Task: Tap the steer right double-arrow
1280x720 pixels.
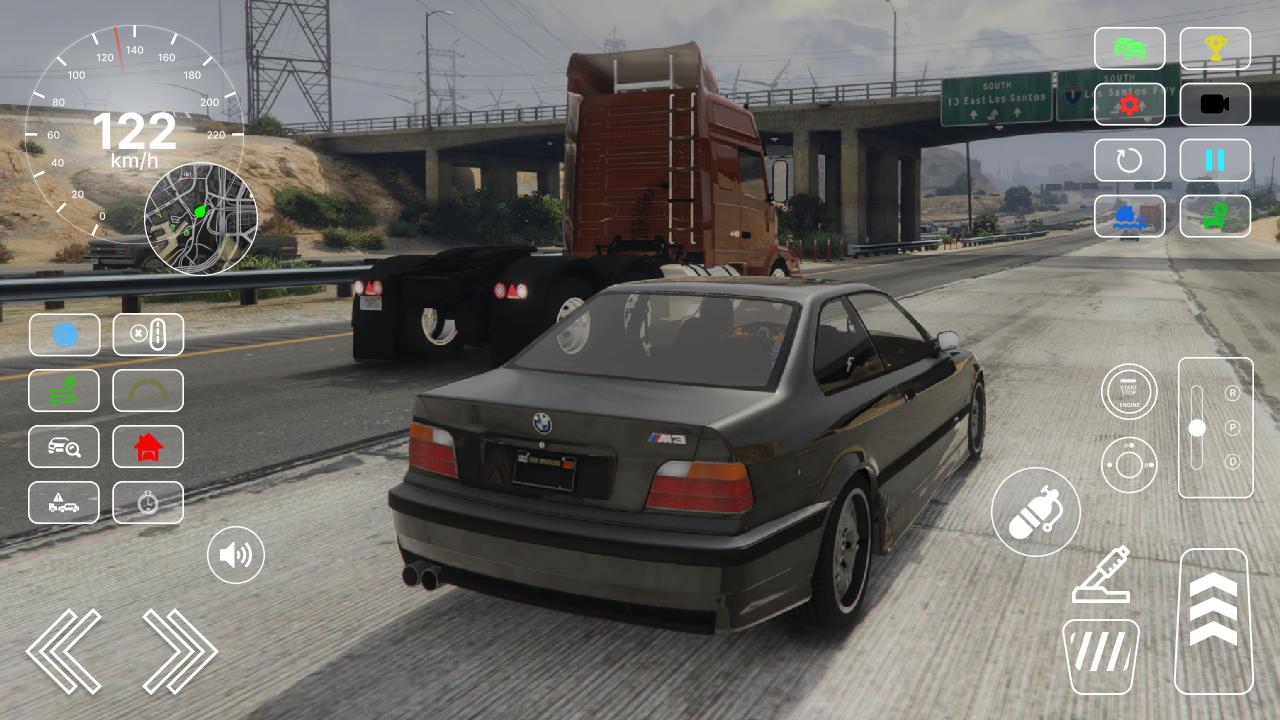Action: [180, 651]
